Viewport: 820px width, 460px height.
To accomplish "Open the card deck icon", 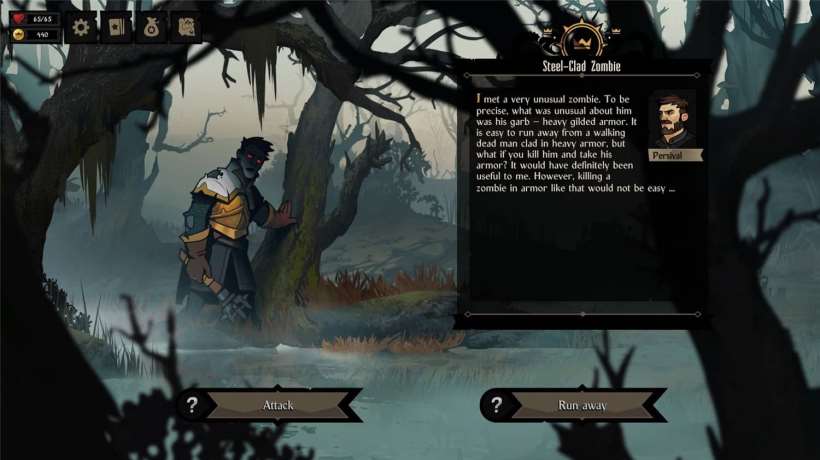I will (x=117, y=27).
